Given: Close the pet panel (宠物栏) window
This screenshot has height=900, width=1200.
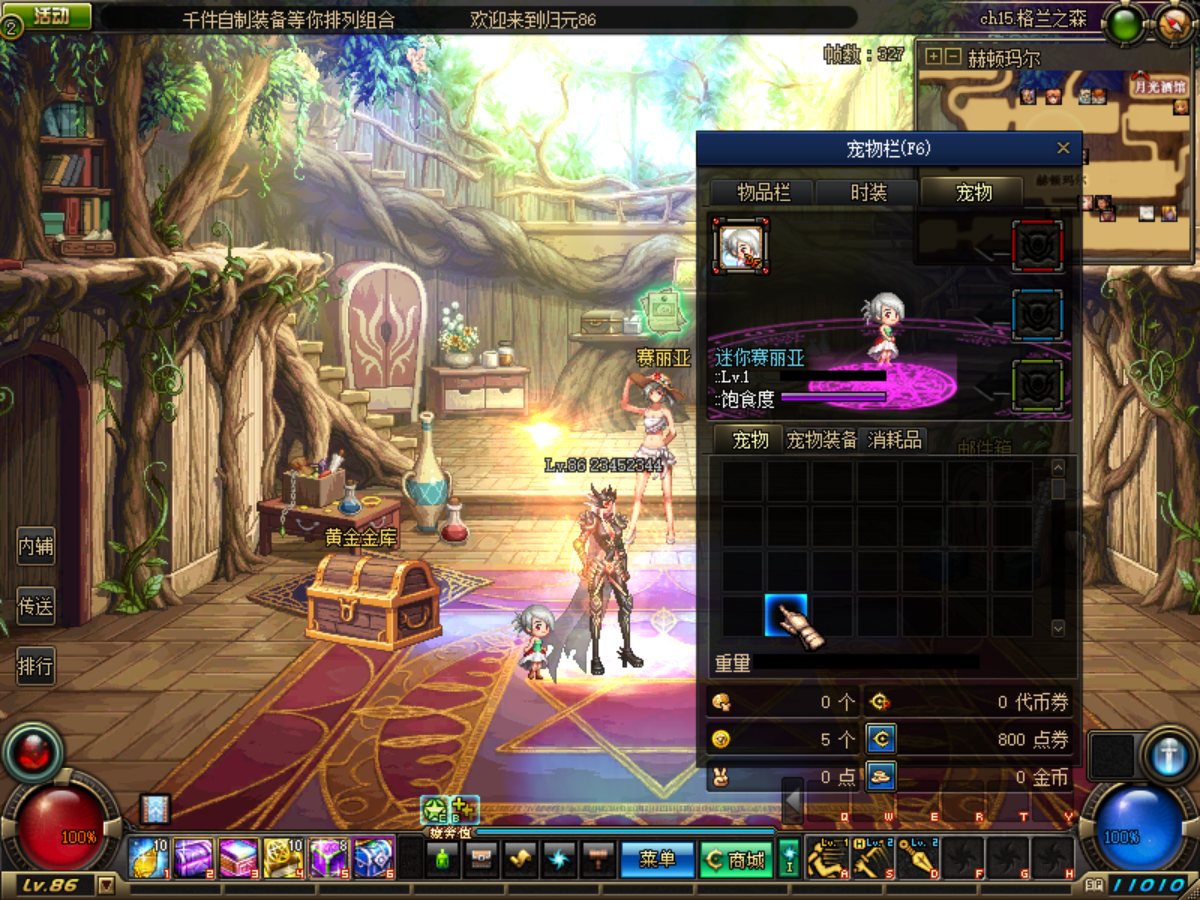Looking at the screenshot, I should point(1063,149).
